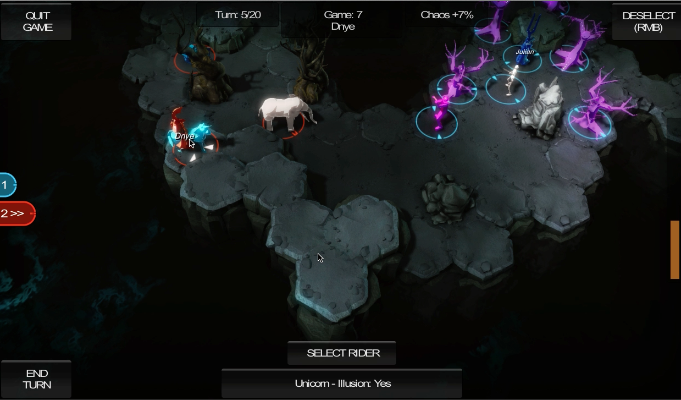Quit the game
Image resolution: width=681 pixels, height=400 pixels.
coord(35,20)
